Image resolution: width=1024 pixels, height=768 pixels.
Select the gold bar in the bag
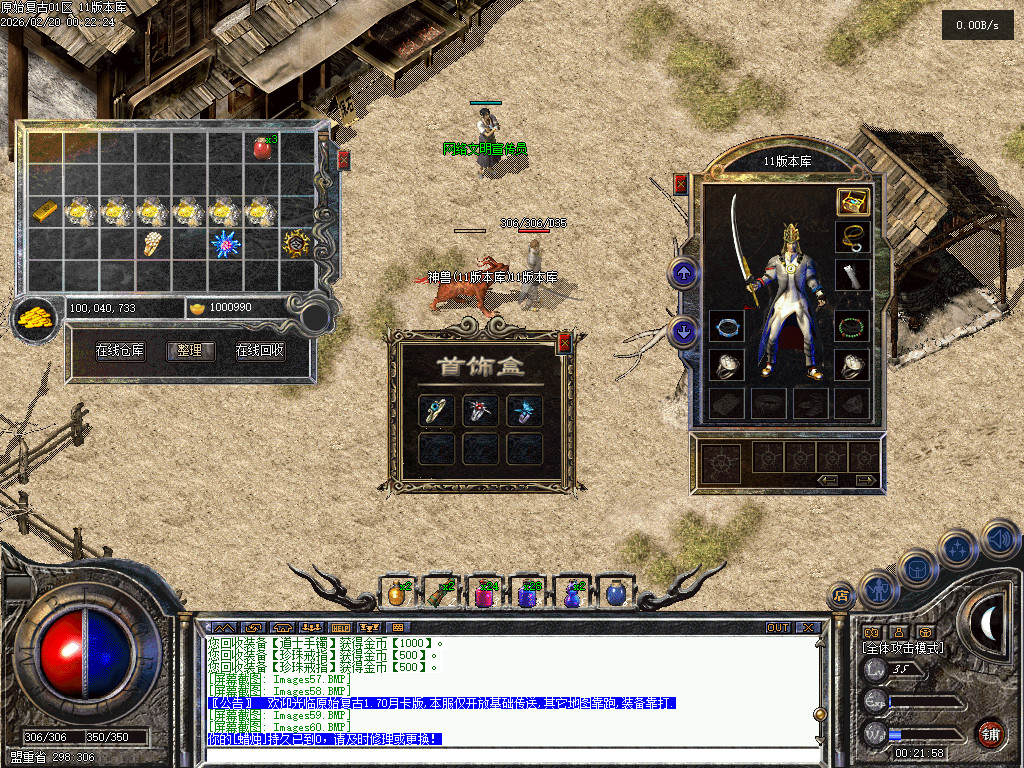tap(45, 211)
